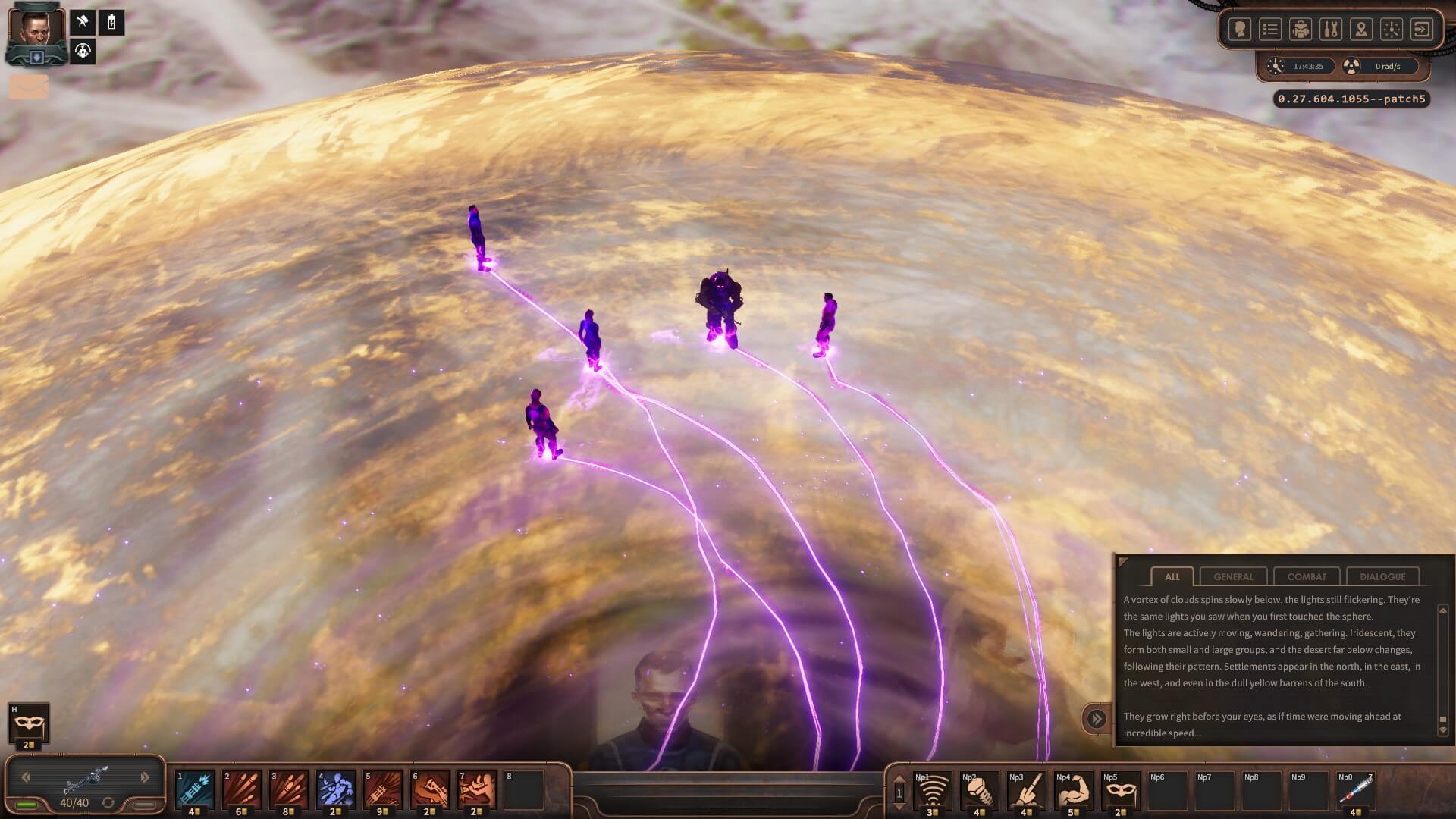Switch the log to the General tab
Viewport: 1456px width, 819px height.
[x=1233, y=576]
